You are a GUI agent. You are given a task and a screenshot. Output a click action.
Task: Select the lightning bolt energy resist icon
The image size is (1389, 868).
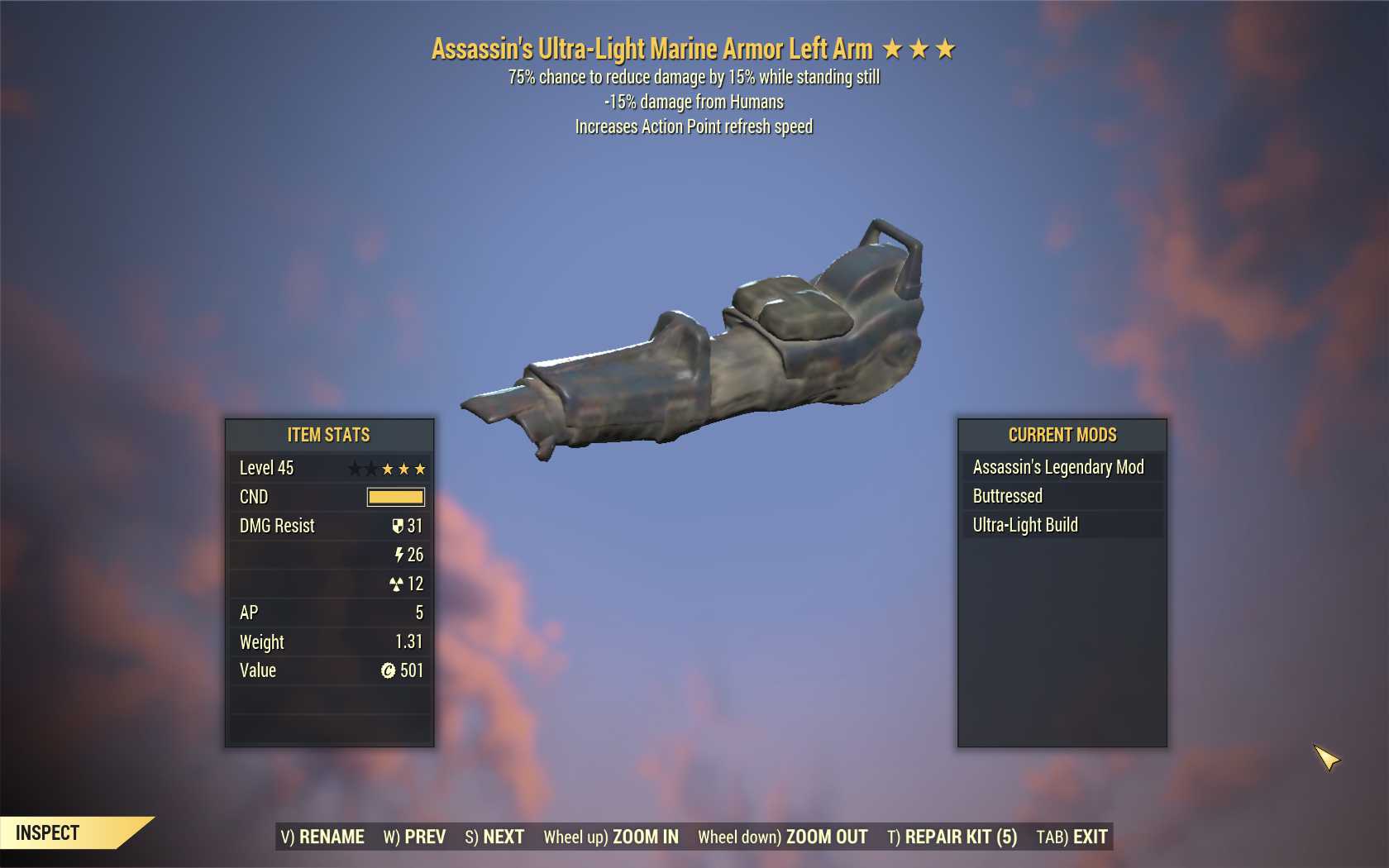[x=400, y=555]
